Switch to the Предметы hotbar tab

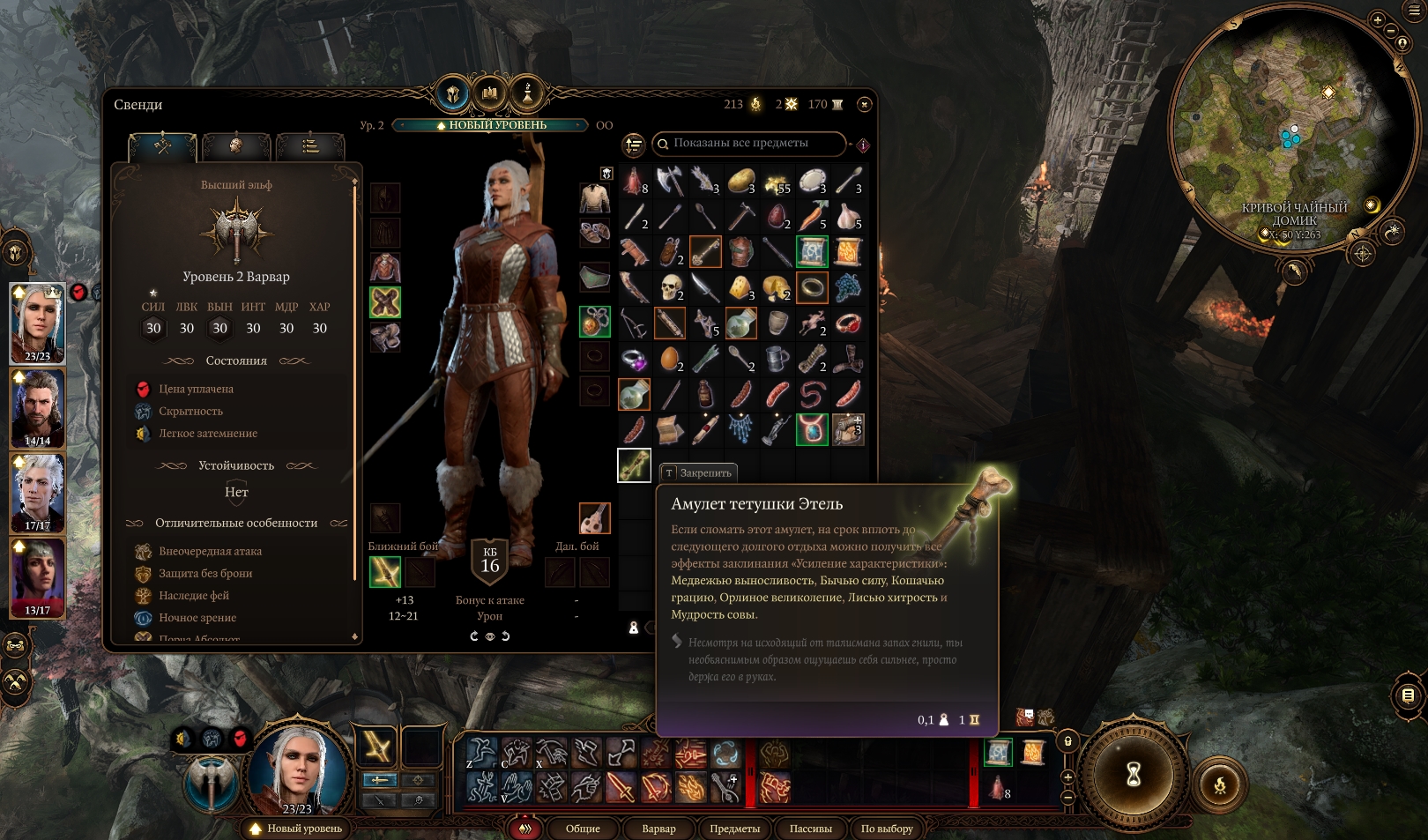(734, 829)
